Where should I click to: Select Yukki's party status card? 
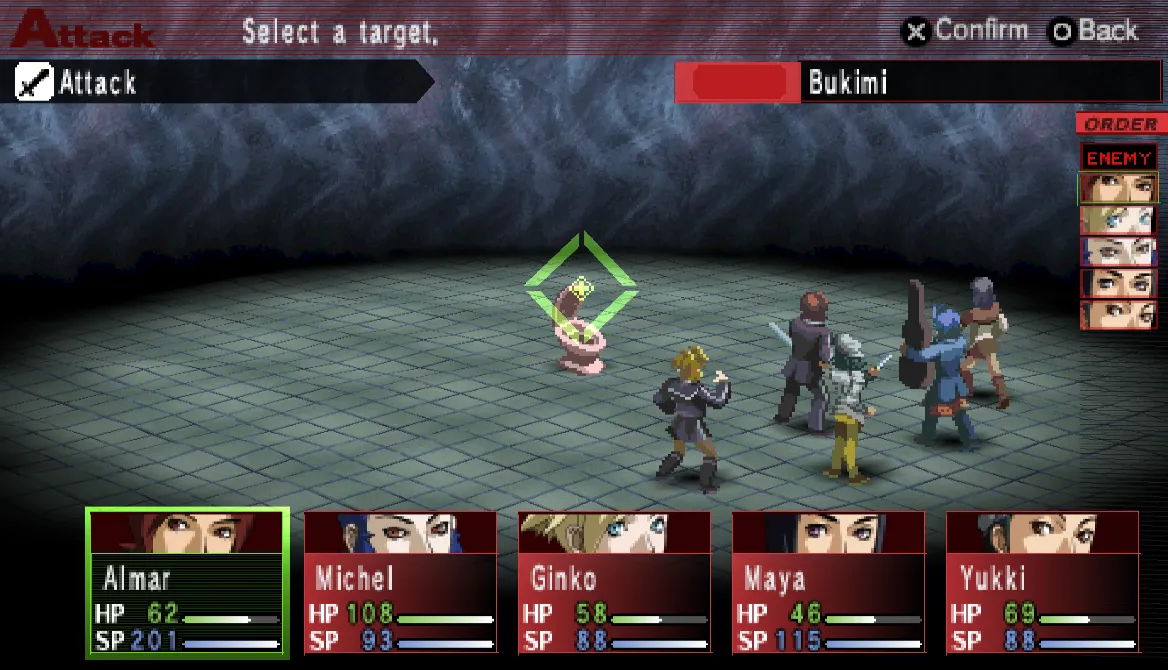pyautogui.click(x=1042, y=582)
